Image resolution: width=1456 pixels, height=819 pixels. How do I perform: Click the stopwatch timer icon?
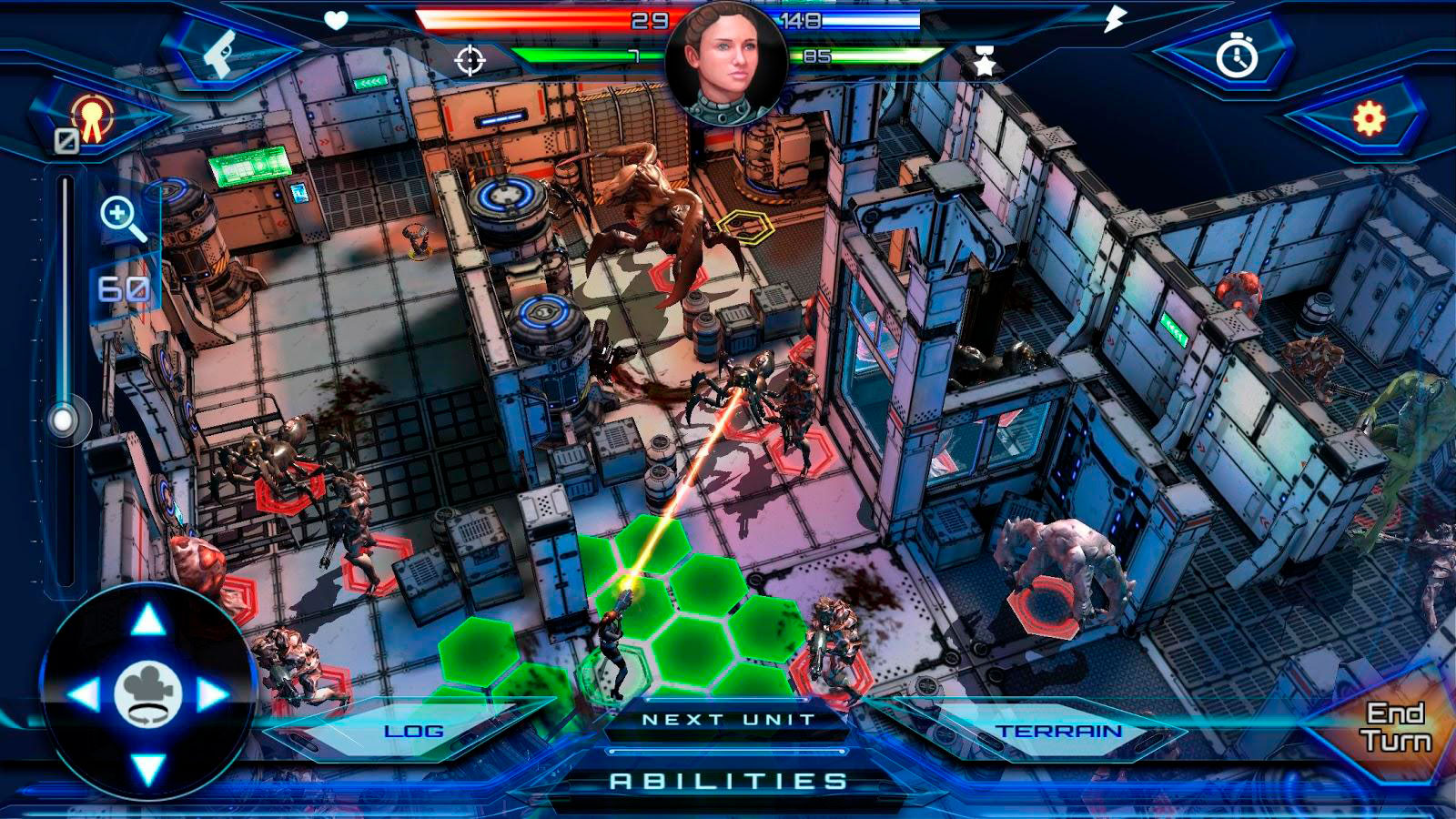[x=1237, y=56]
